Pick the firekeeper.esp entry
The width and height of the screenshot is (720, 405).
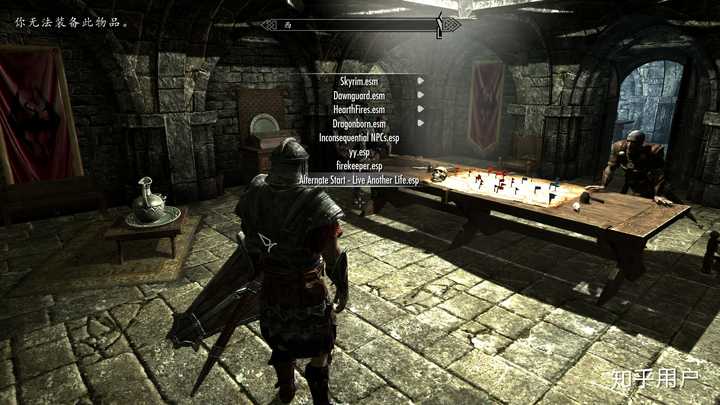(x=359, y=166)
